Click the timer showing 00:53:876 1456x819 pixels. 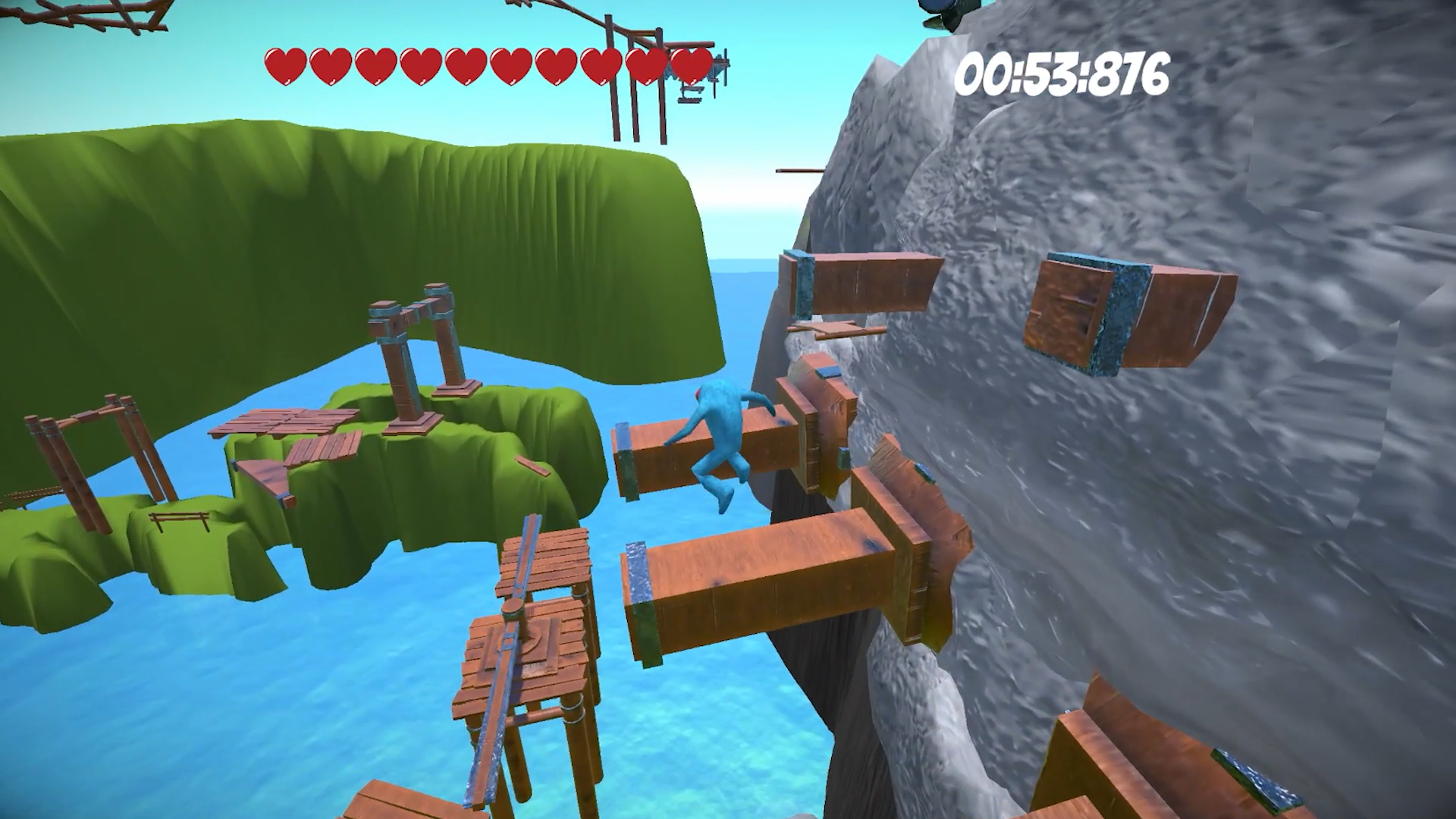[1065, 74]
